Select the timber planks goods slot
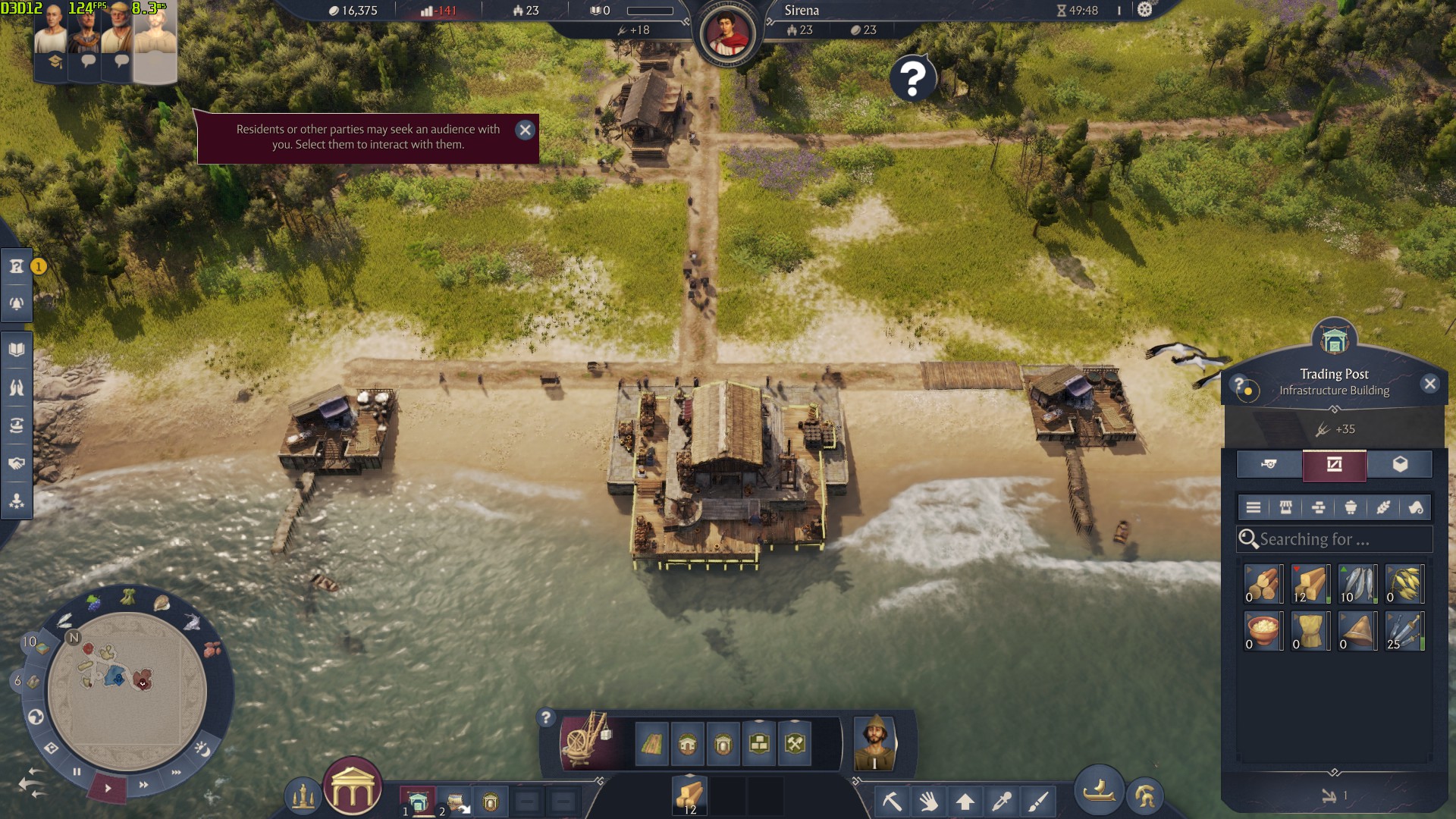Image resolution: width=1456 pixels, height=819 pixels. (x=1311, y=584)
